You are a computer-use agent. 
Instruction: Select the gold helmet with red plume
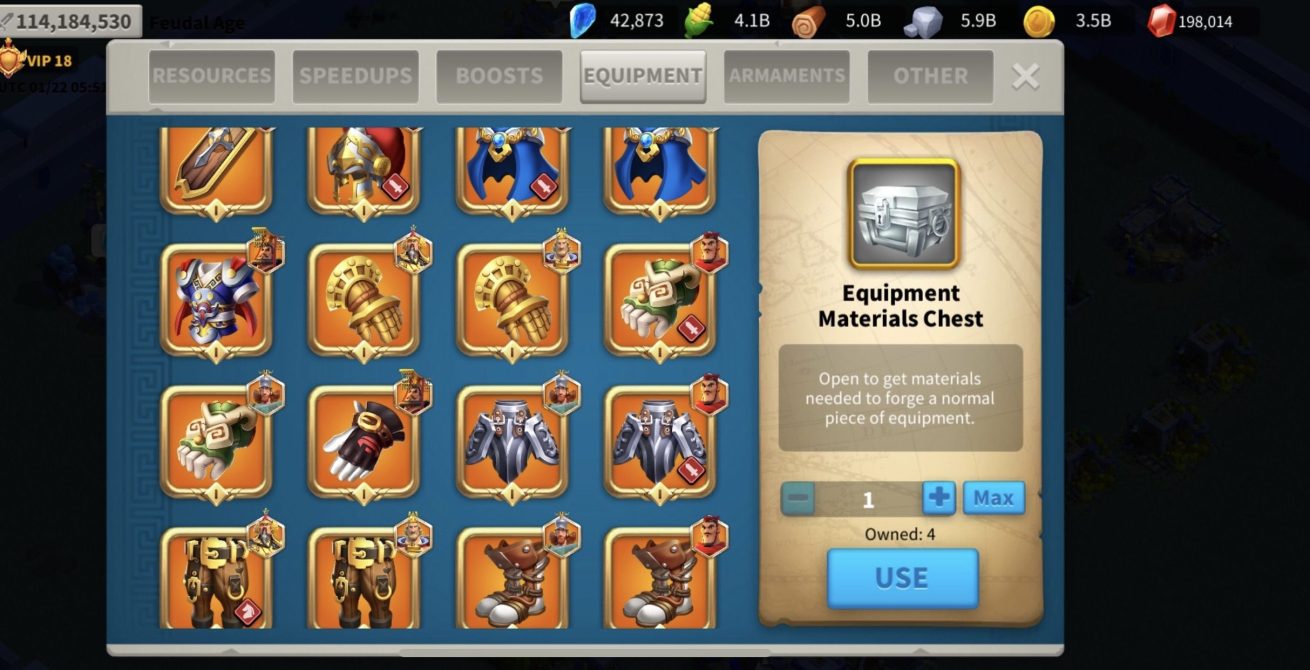coord(363,168)
